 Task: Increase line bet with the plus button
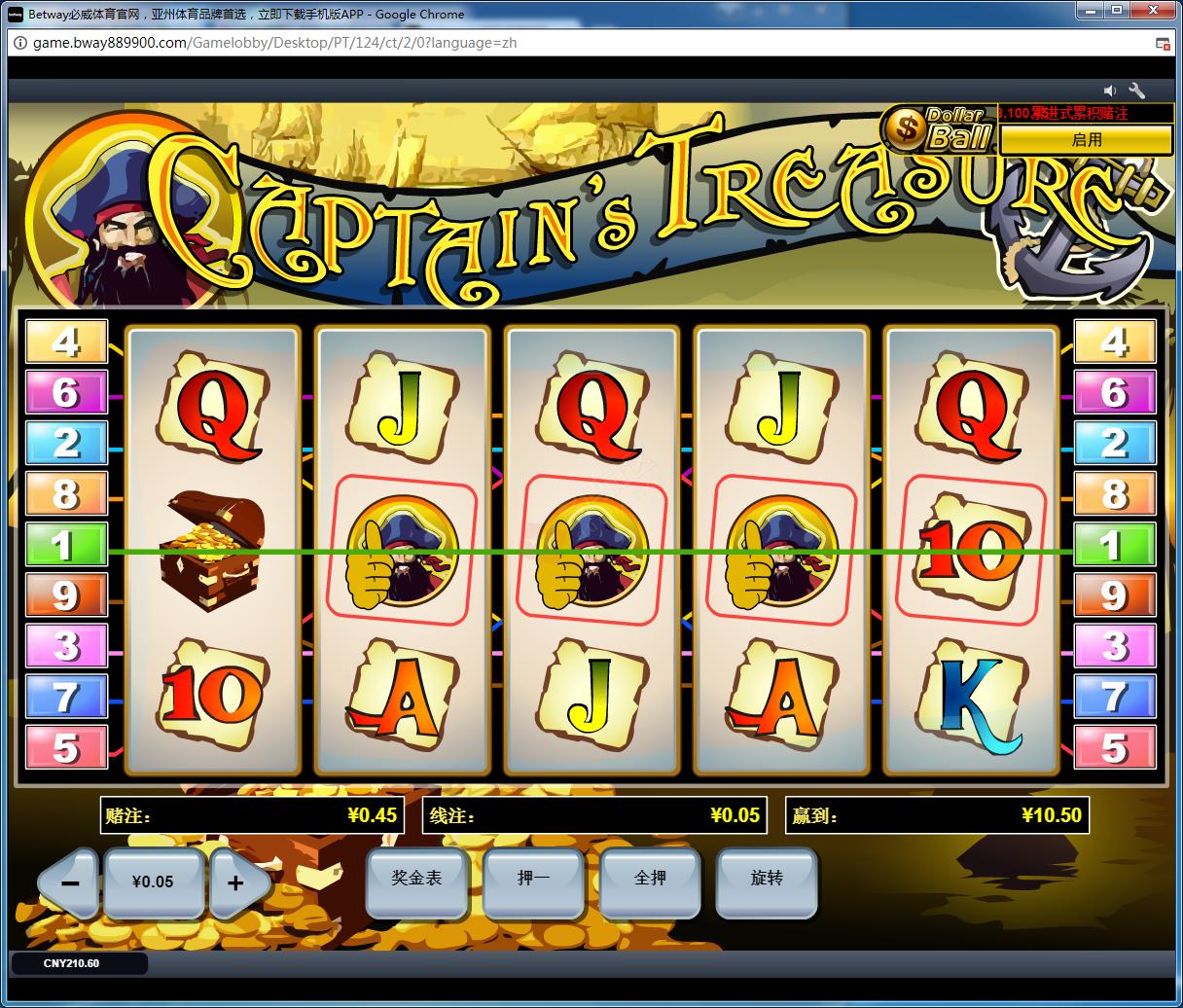click(235, 883)
